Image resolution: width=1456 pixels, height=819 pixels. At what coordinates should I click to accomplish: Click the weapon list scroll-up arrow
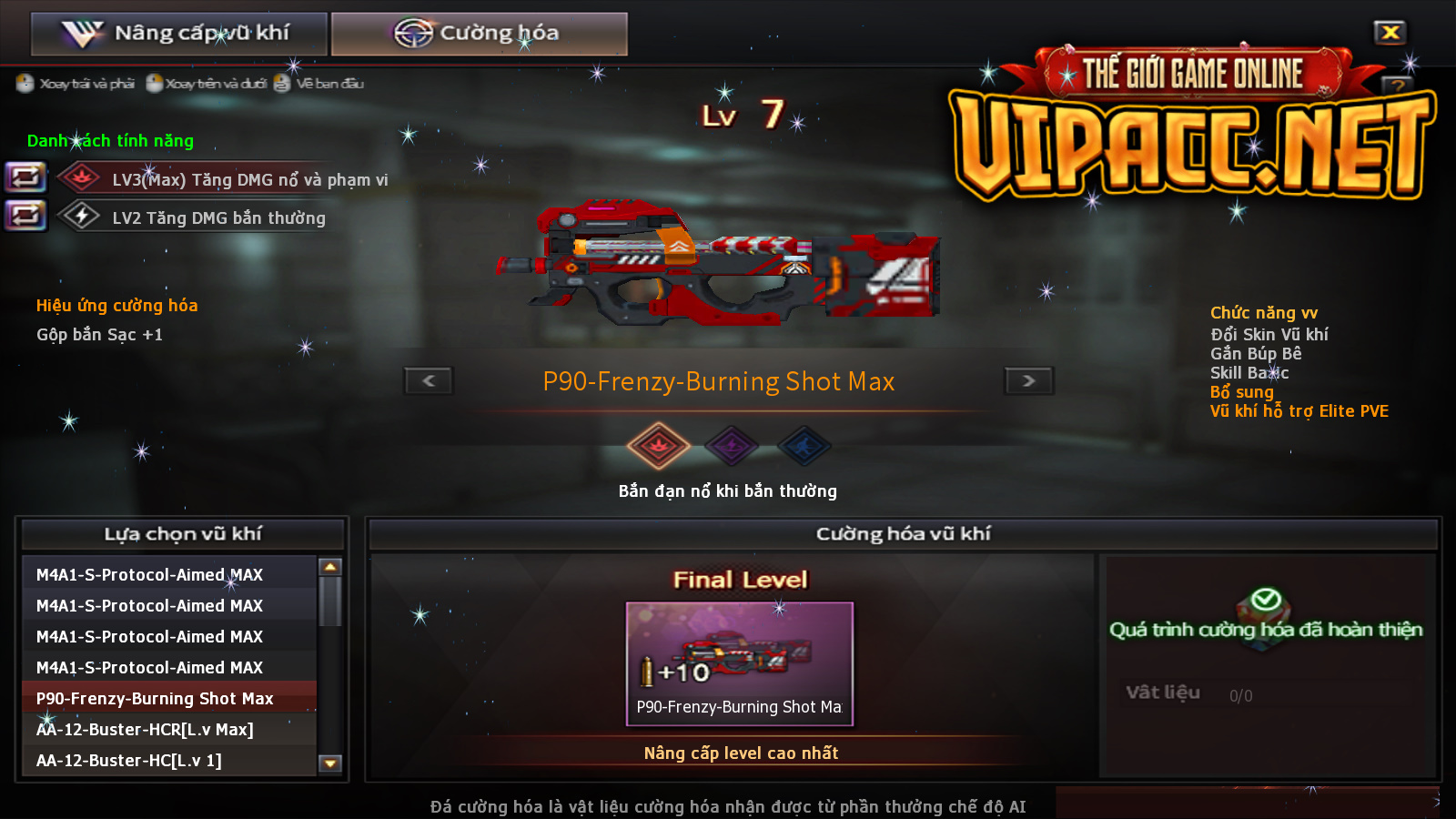click(330, 567)
